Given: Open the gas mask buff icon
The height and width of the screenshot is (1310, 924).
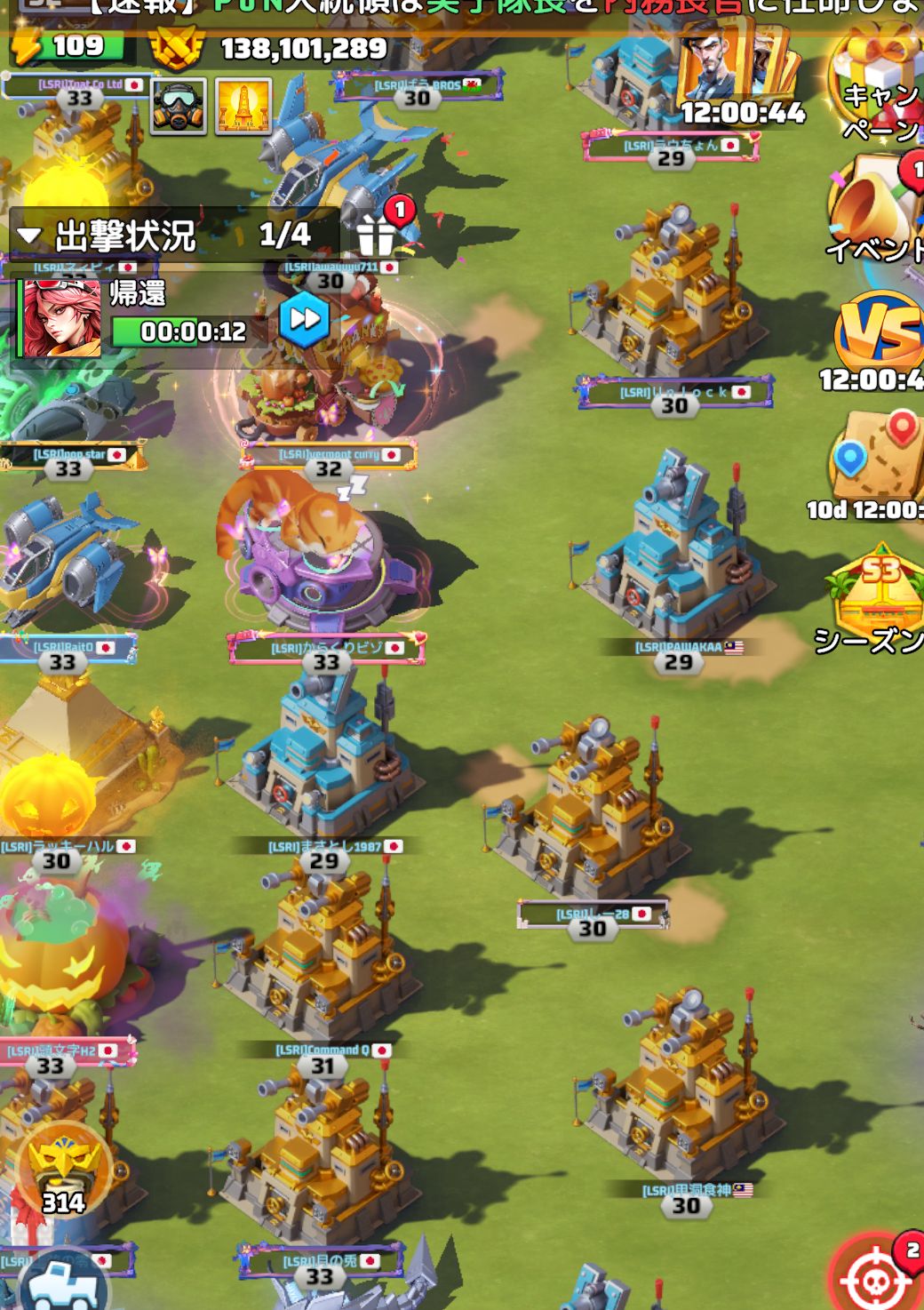Looking at the screenshot, I should [x=179, y=107].
